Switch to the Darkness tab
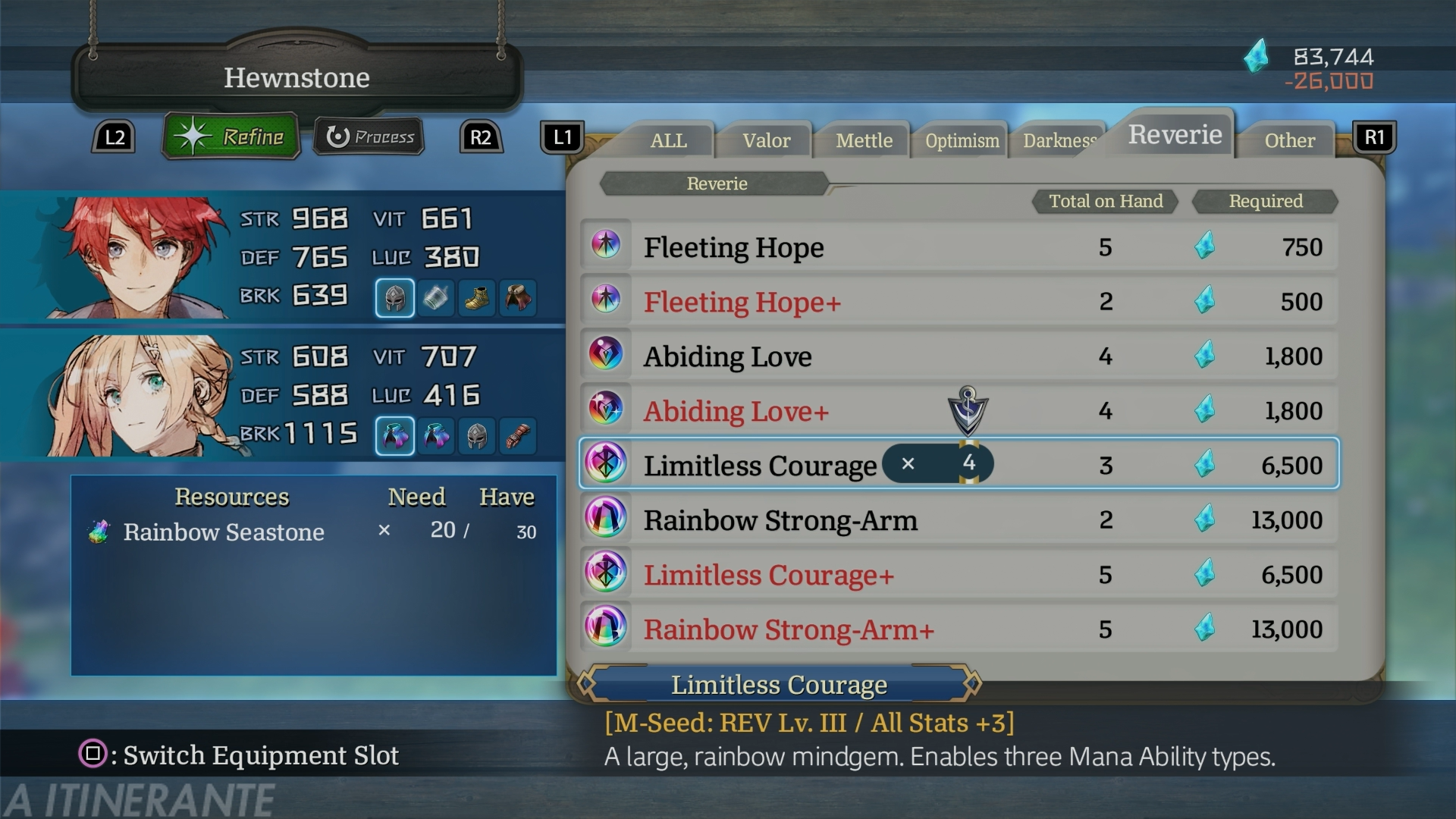This screenshot has width=1456, height=819. pos(1059,140)
